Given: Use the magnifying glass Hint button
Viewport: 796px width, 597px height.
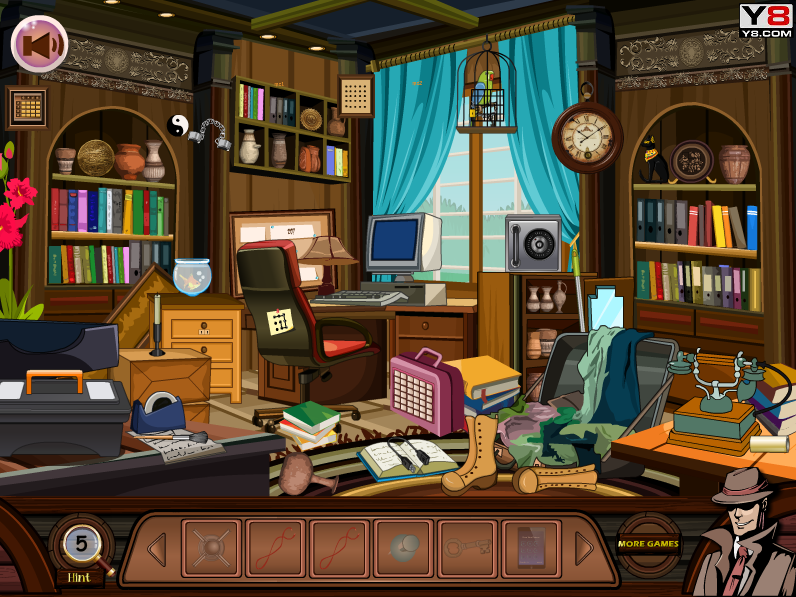Looking at the screenshot, I should click(80, 547).
